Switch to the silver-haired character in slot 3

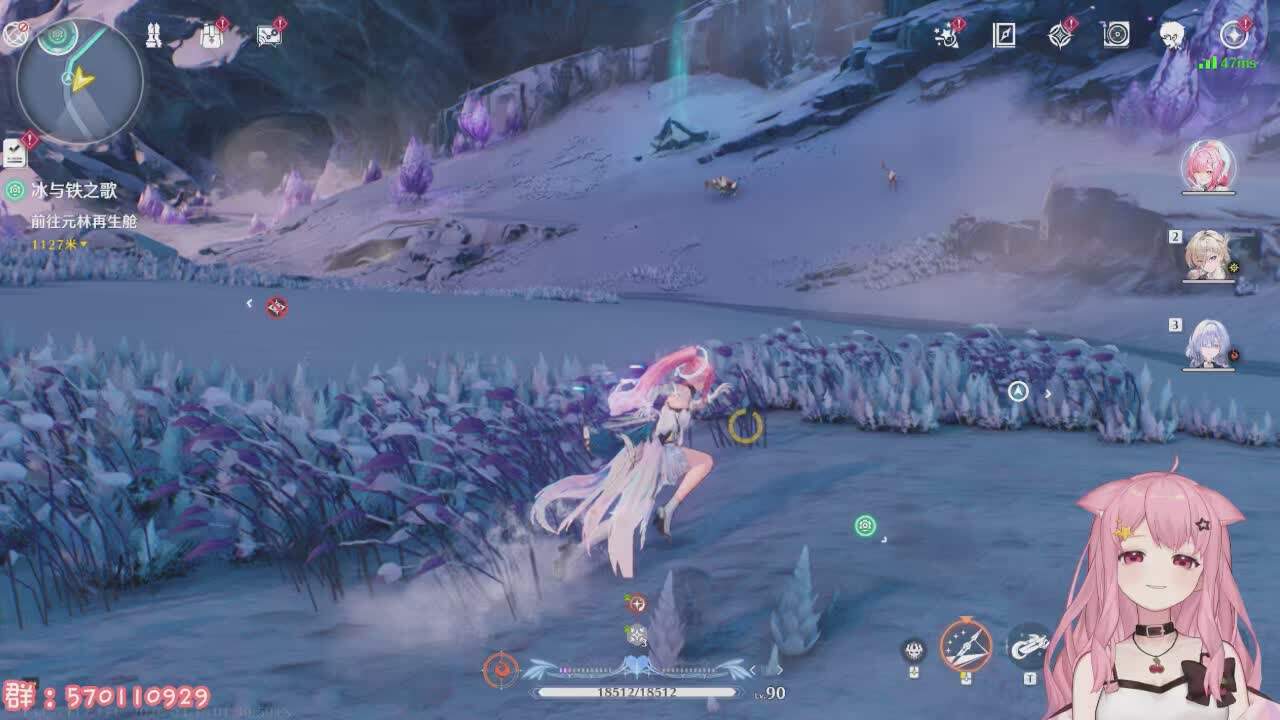click(1208, 344)
